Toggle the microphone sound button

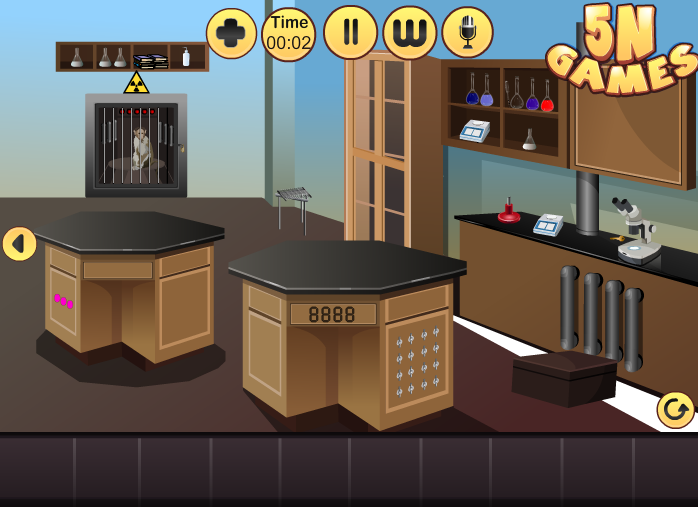(x=467, y=33)
